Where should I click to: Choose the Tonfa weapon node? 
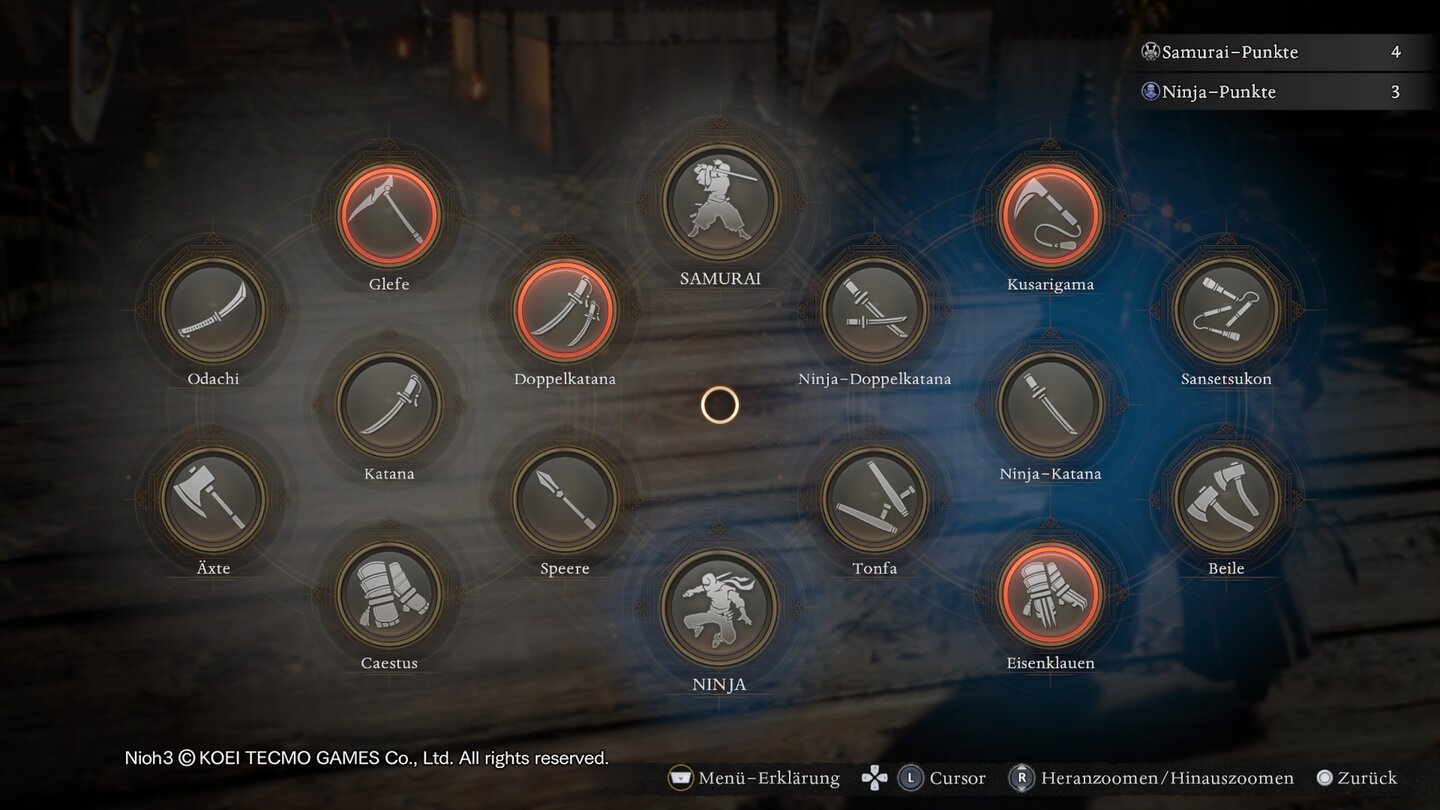pos(875,498)
